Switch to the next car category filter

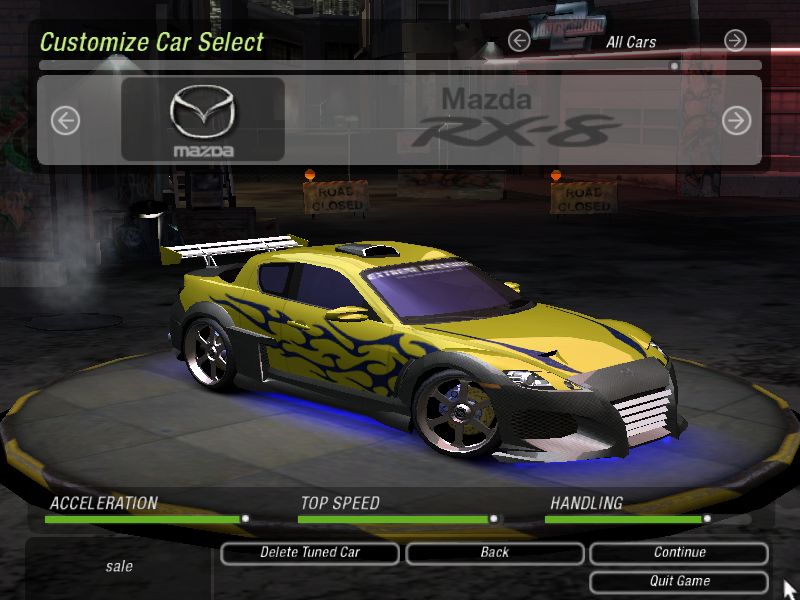point(735,41)
